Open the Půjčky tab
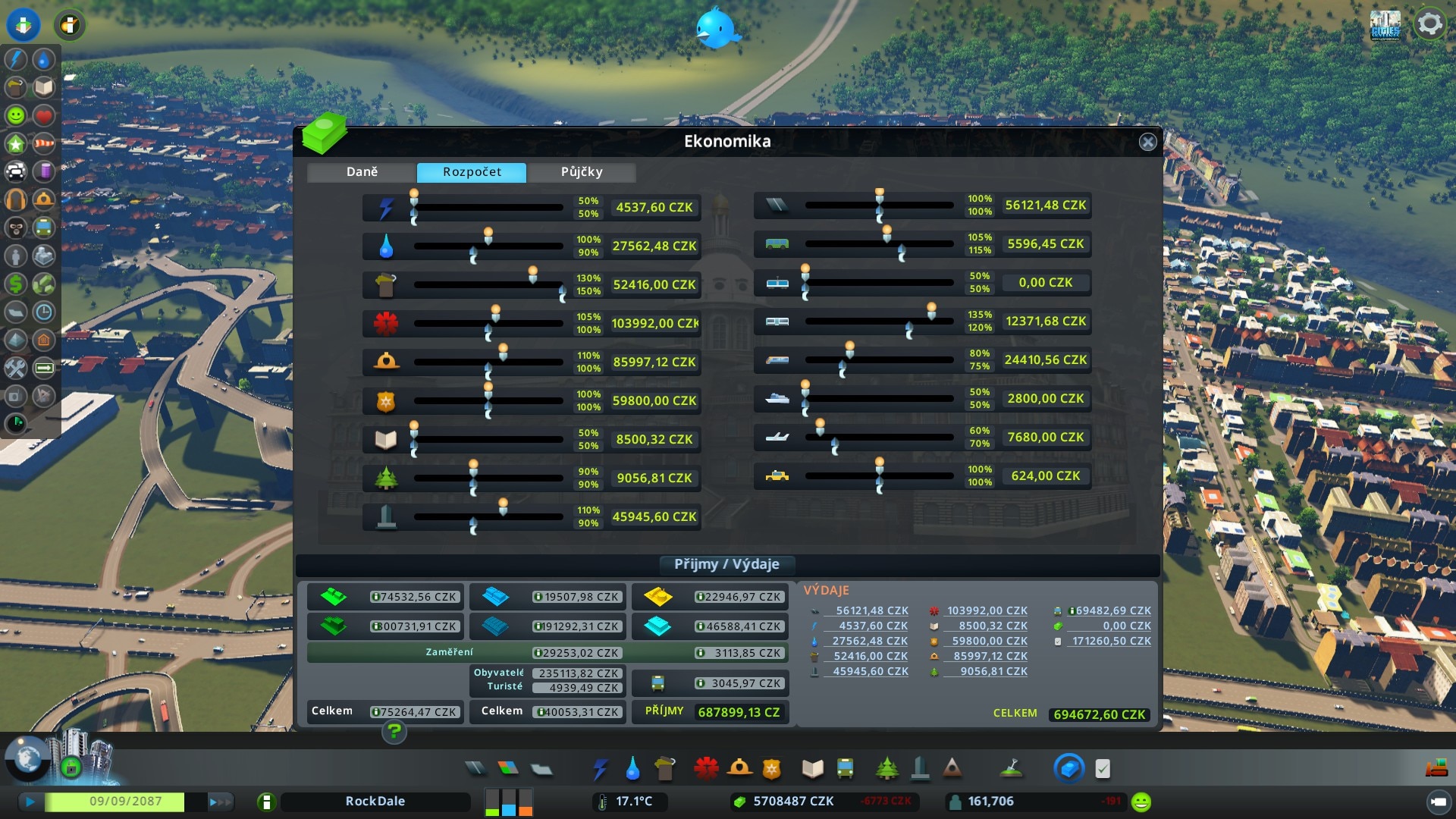The height and width of the screenshot is (819, 1456). click(x=582, y=172)
